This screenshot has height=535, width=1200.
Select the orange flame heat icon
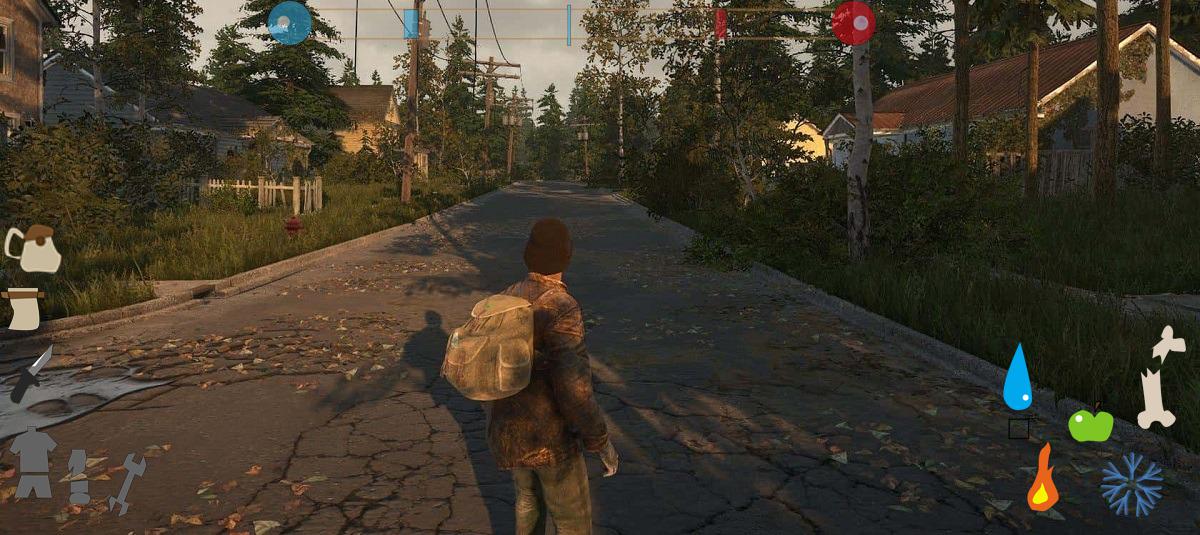coord(1042,479)
